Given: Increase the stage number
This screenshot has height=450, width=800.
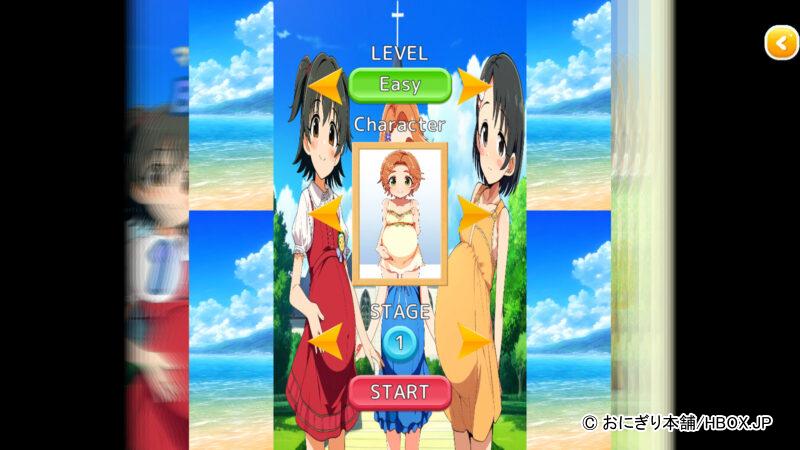Looking at the screenshot, I should [474, 342].
